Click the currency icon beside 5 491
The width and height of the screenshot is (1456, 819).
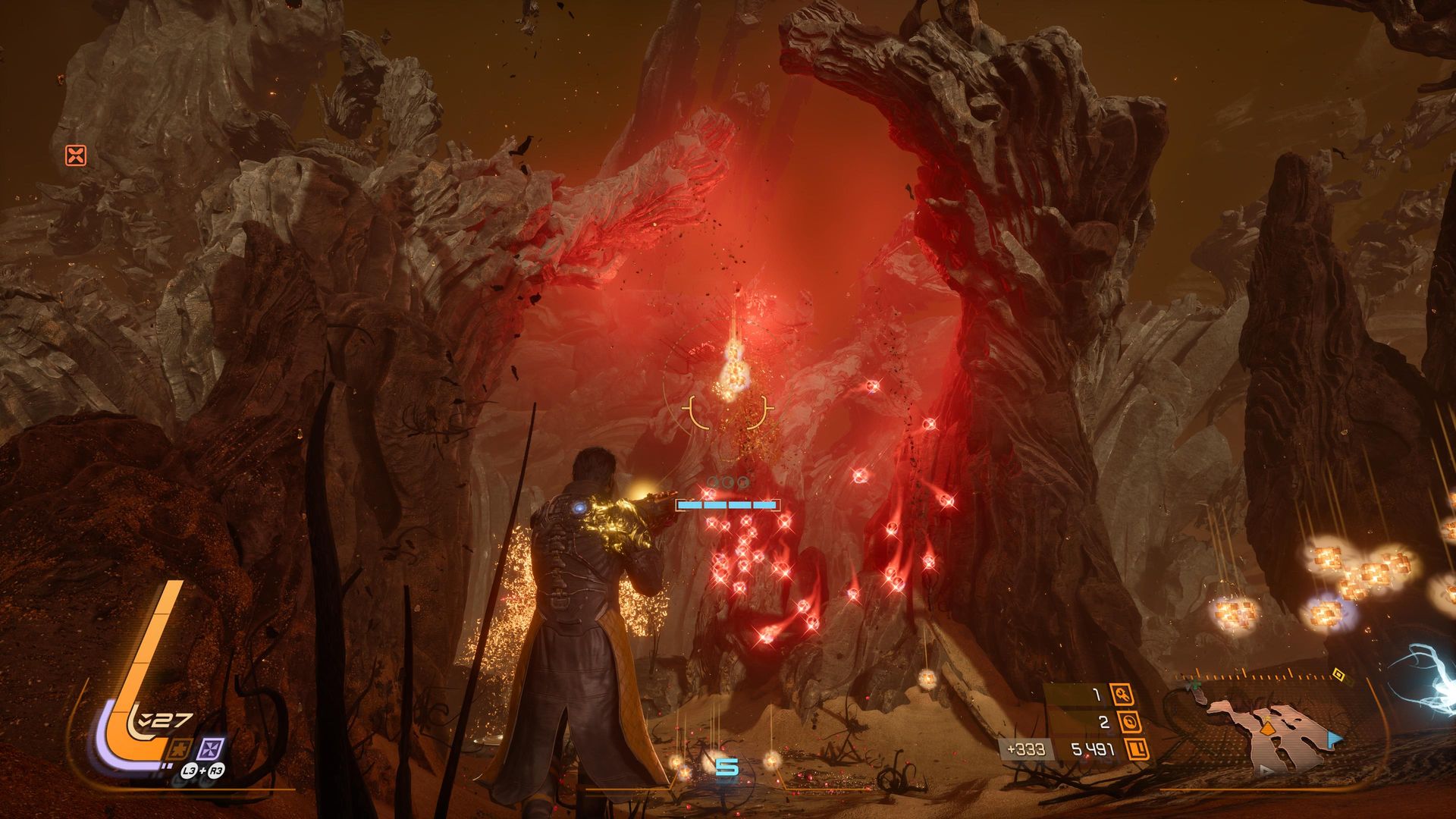[1136, 750]
